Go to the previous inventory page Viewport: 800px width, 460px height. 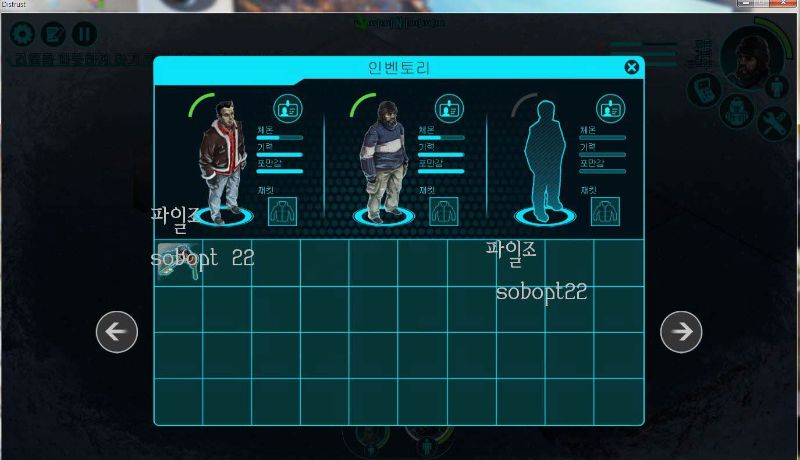116,332
